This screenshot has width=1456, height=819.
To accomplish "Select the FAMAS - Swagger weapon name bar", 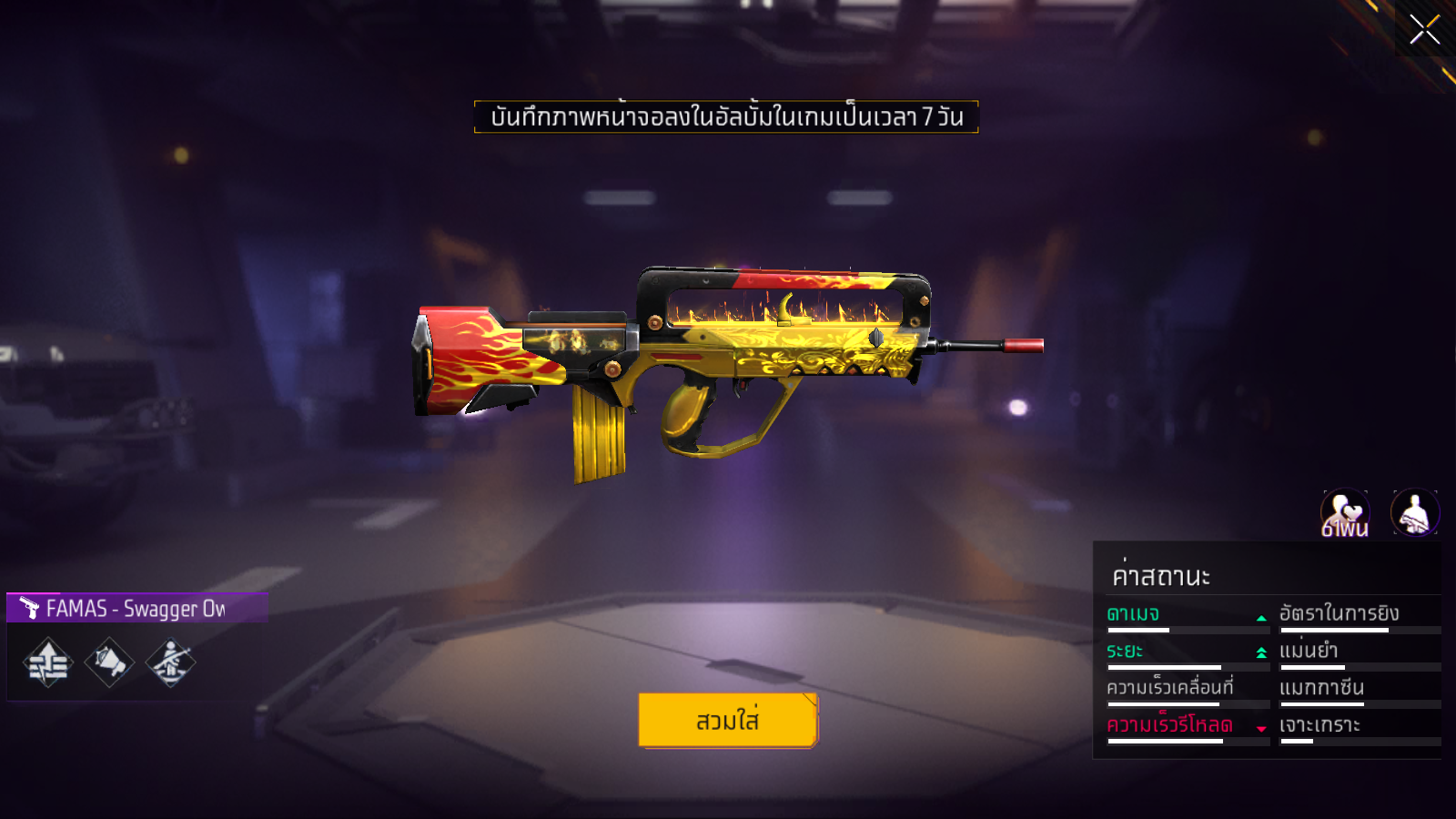I will (136, 608).
